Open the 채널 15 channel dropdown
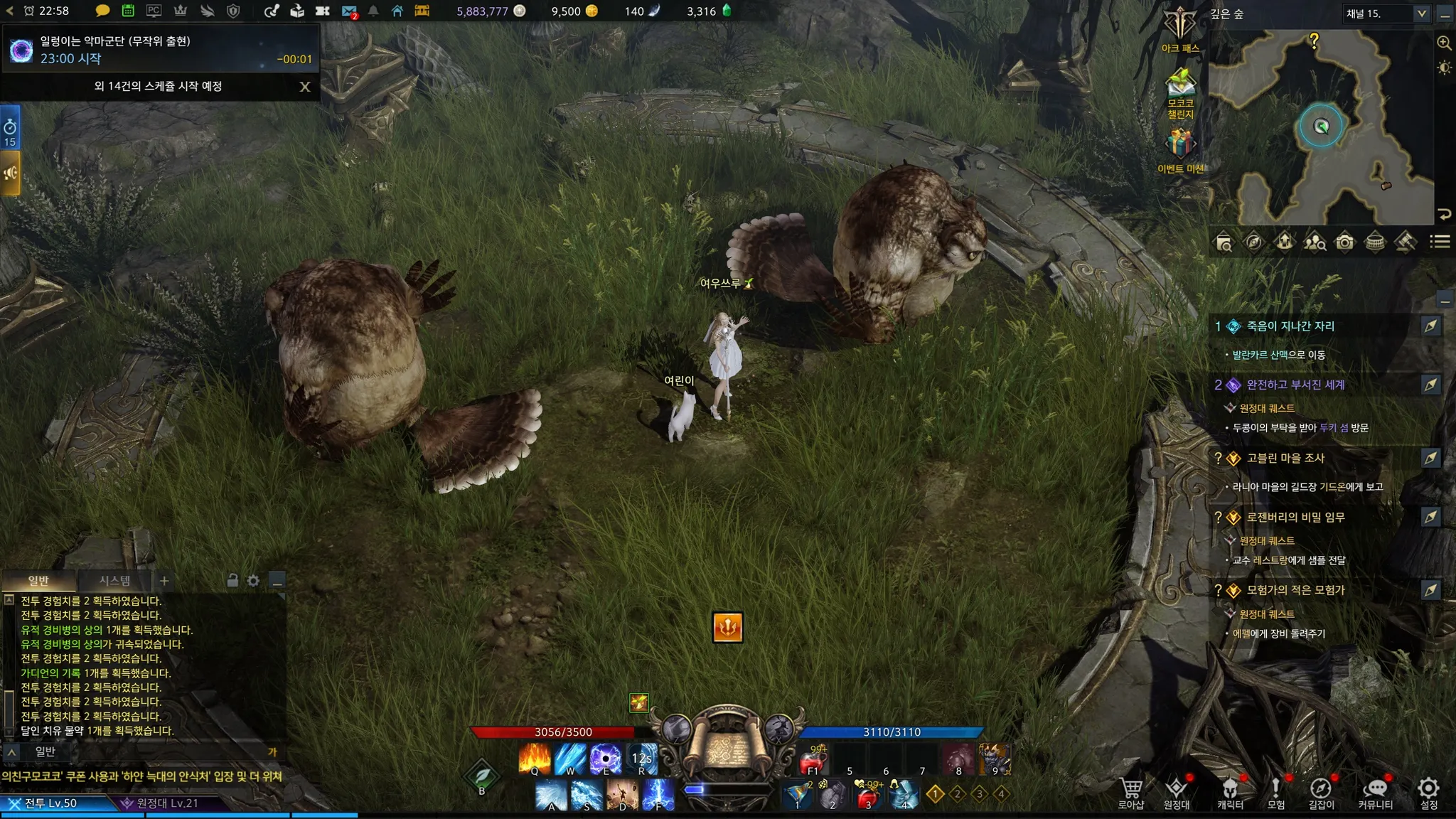1456x819 pixels. coord(1421,14)
